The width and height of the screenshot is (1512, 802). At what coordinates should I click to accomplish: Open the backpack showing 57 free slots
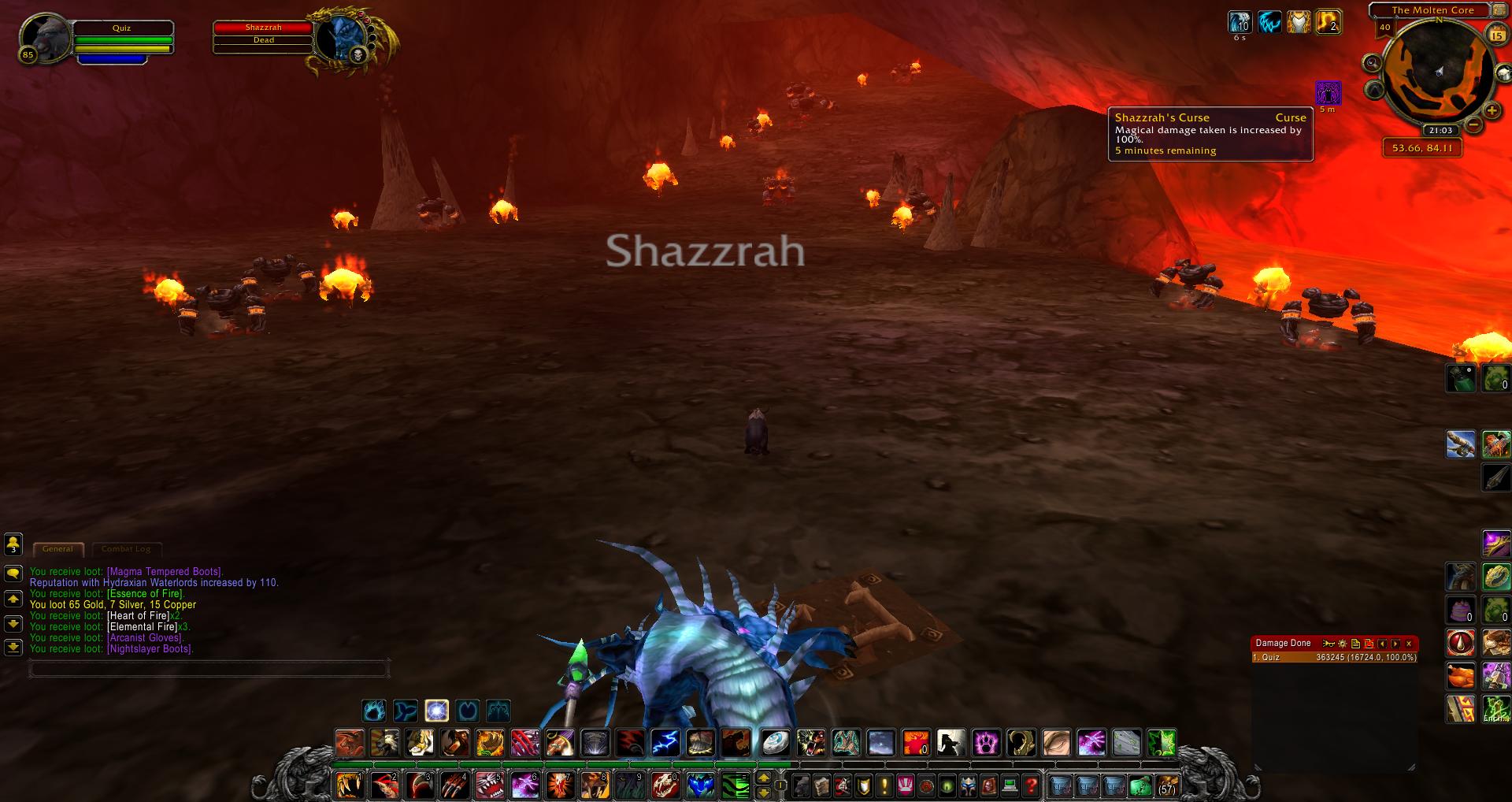coord(1166,785)
